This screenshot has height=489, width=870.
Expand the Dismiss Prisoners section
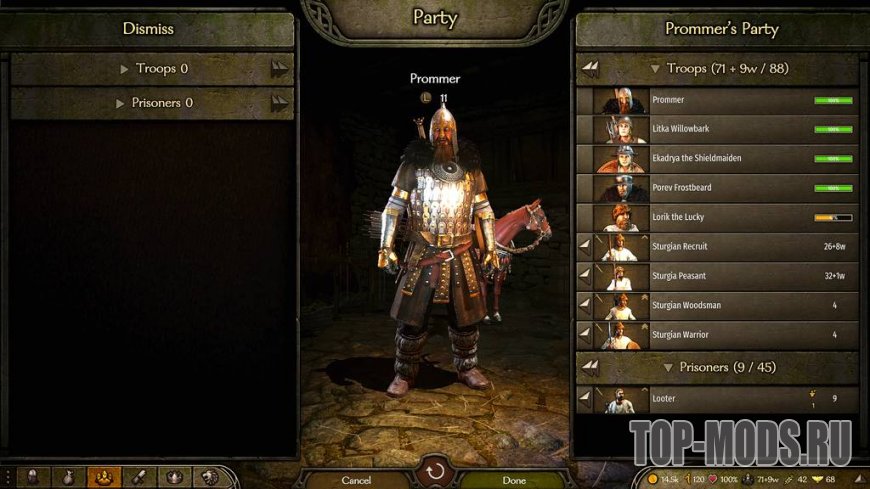point(154,103)
